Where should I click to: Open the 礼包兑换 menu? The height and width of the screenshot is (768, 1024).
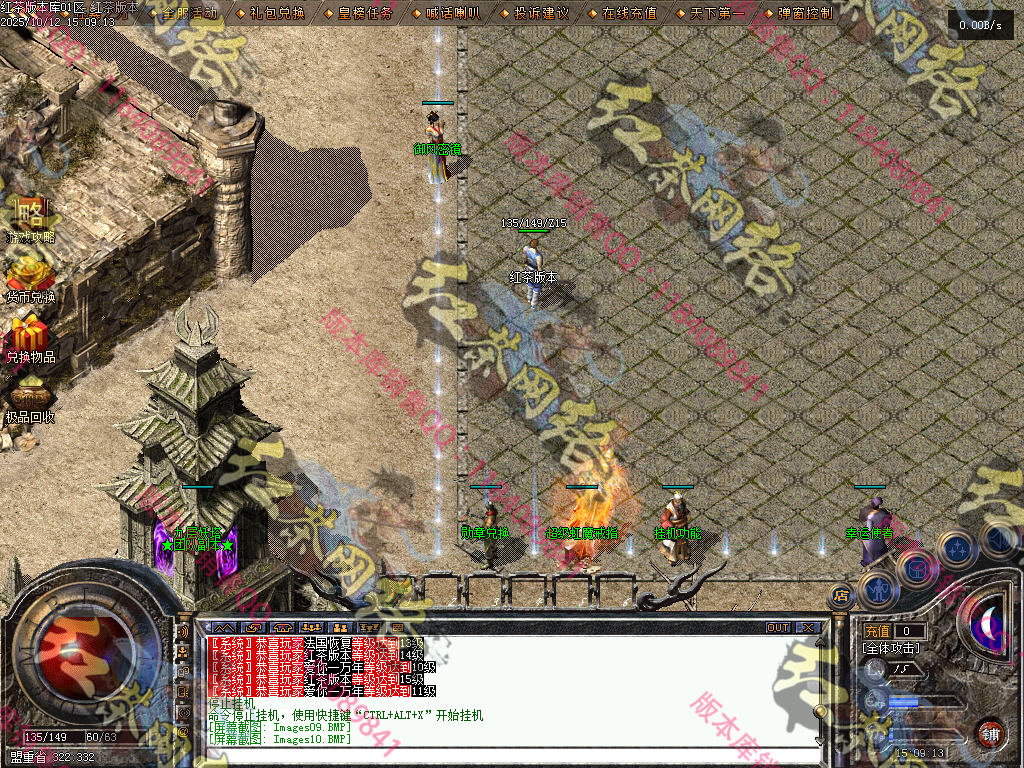tap(271, 14)
